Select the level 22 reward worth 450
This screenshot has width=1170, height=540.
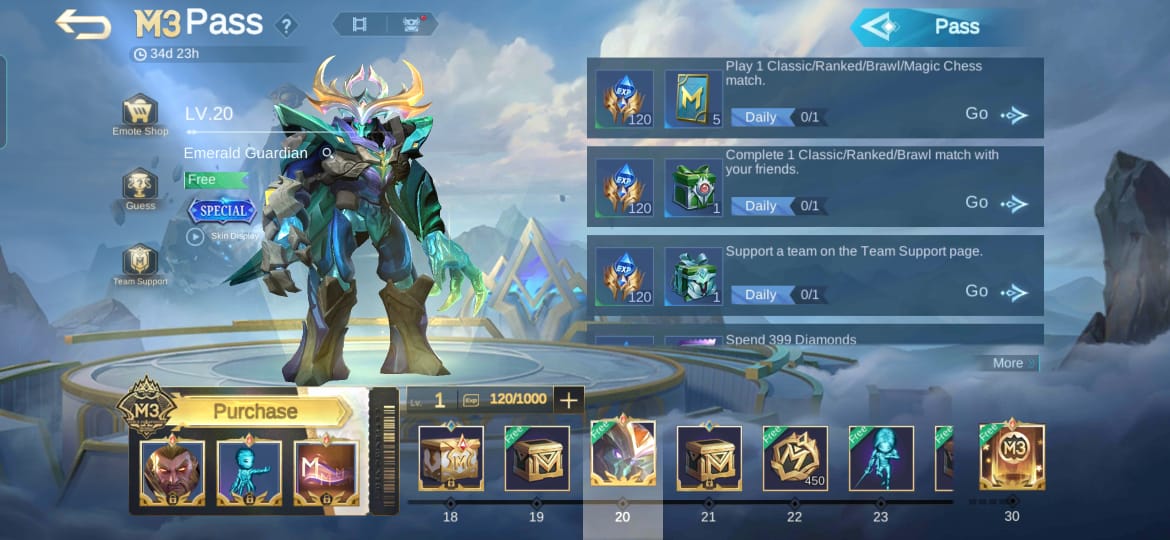tap(795, 458)
